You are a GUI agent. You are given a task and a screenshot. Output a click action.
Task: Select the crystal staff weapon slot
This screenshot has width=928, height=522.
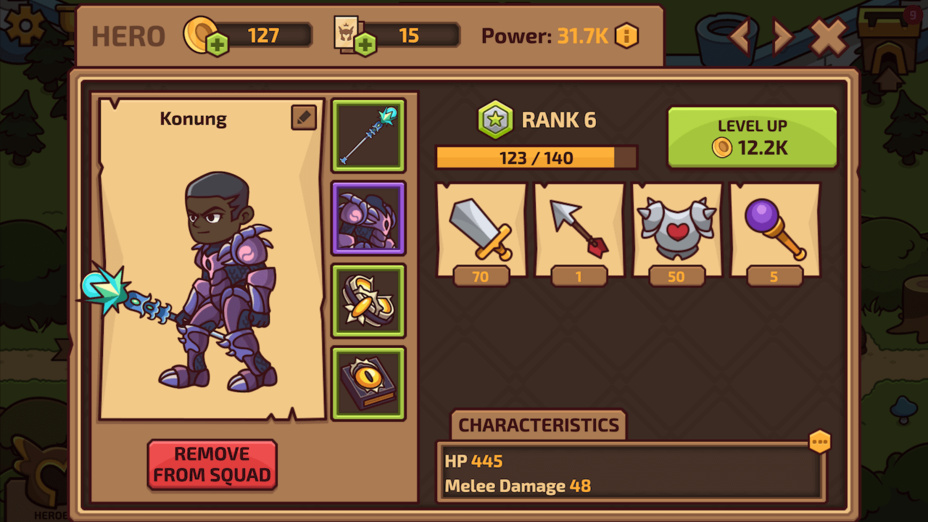click(368, 136)
